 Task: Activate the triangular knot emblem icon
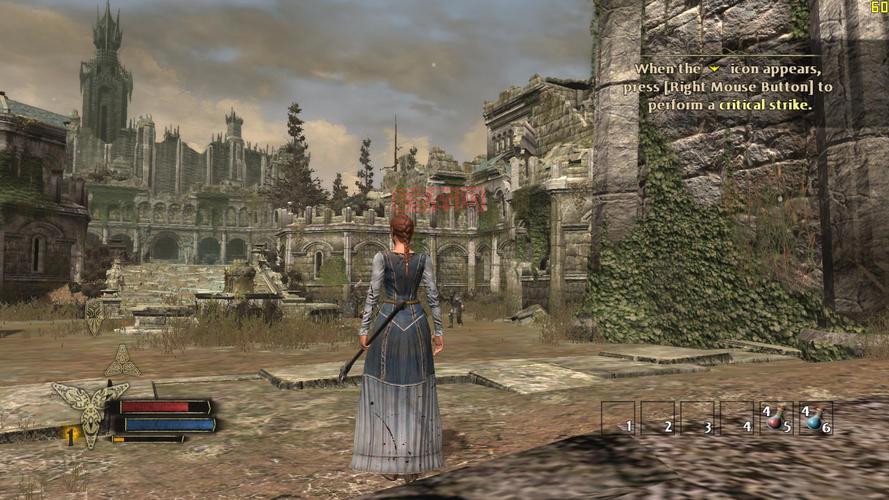click(x=122, y=361)
